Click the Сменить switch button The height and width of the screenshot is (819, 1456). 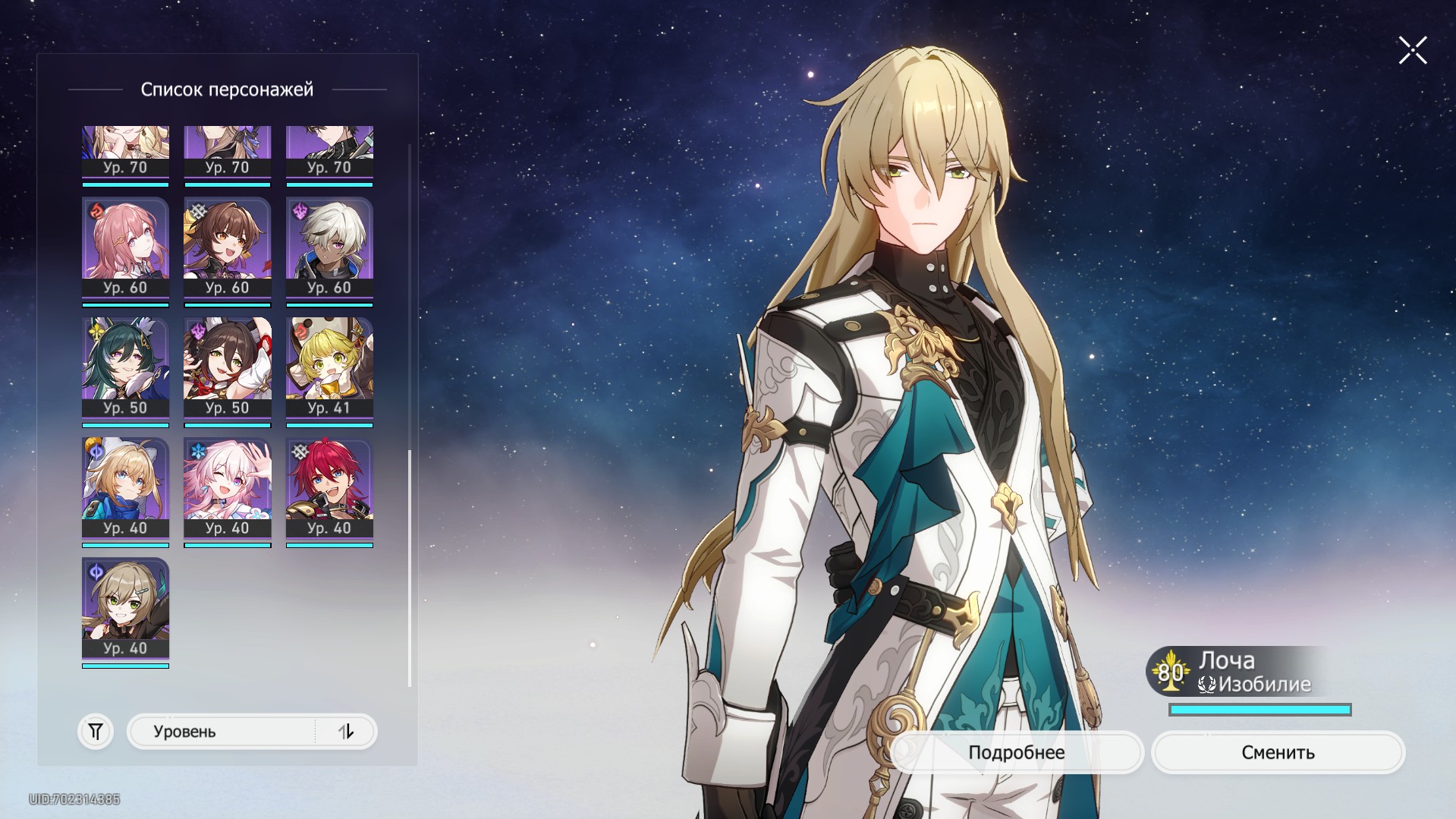point(1278,752)
